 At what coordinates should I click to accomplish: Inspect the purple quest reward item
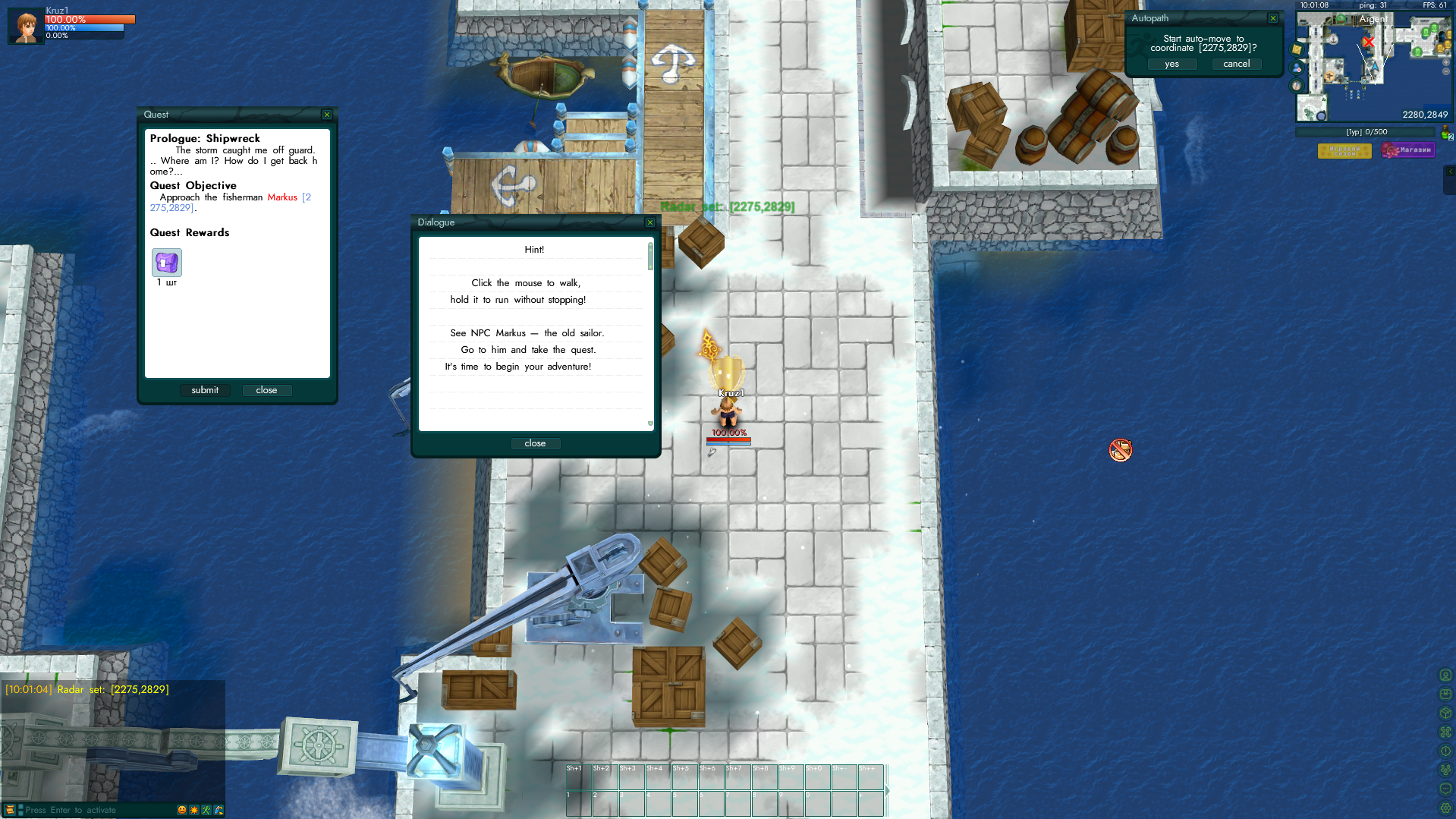[167, 263]
